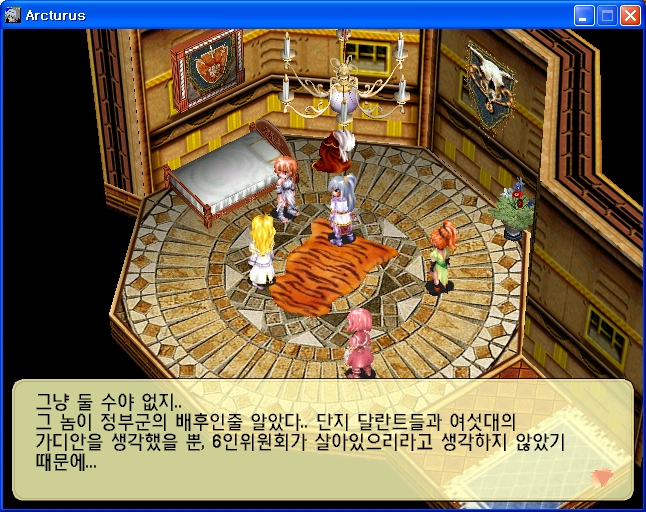Minimize the Arcturus window
Image resolution: width=646 pixels, height=512 pixels.
coord(584,15)
